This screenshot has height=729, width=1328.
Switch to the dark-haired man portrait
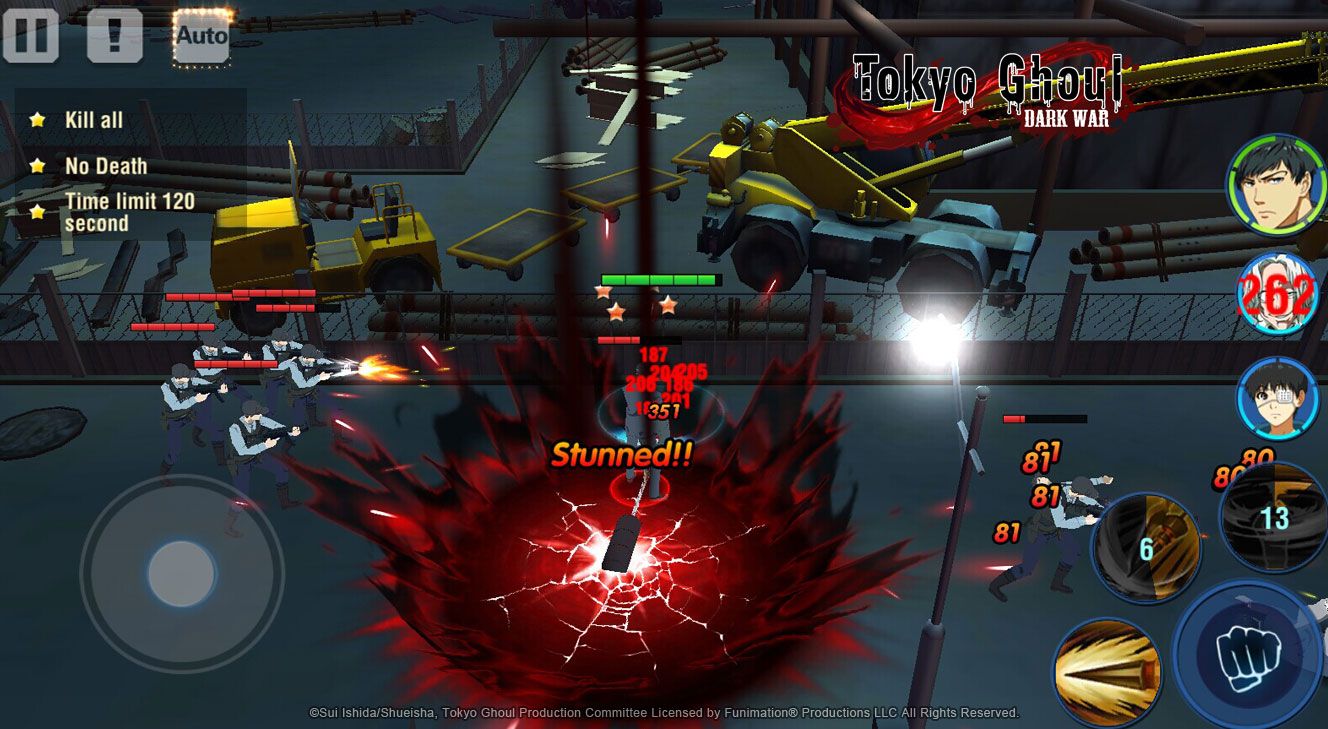(1275, 187)
